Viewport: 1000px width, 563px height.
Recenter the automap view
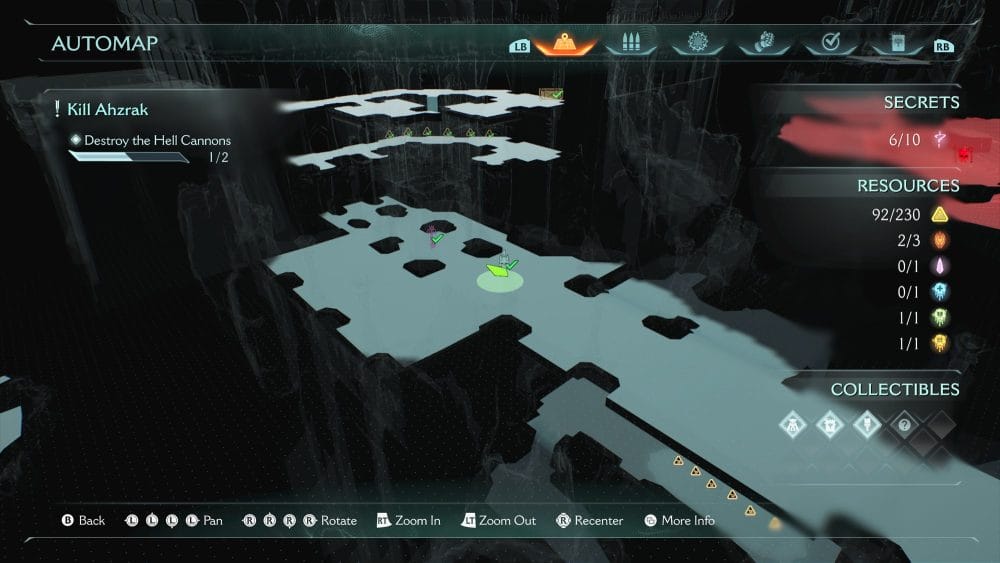click(x=590, y=520)
